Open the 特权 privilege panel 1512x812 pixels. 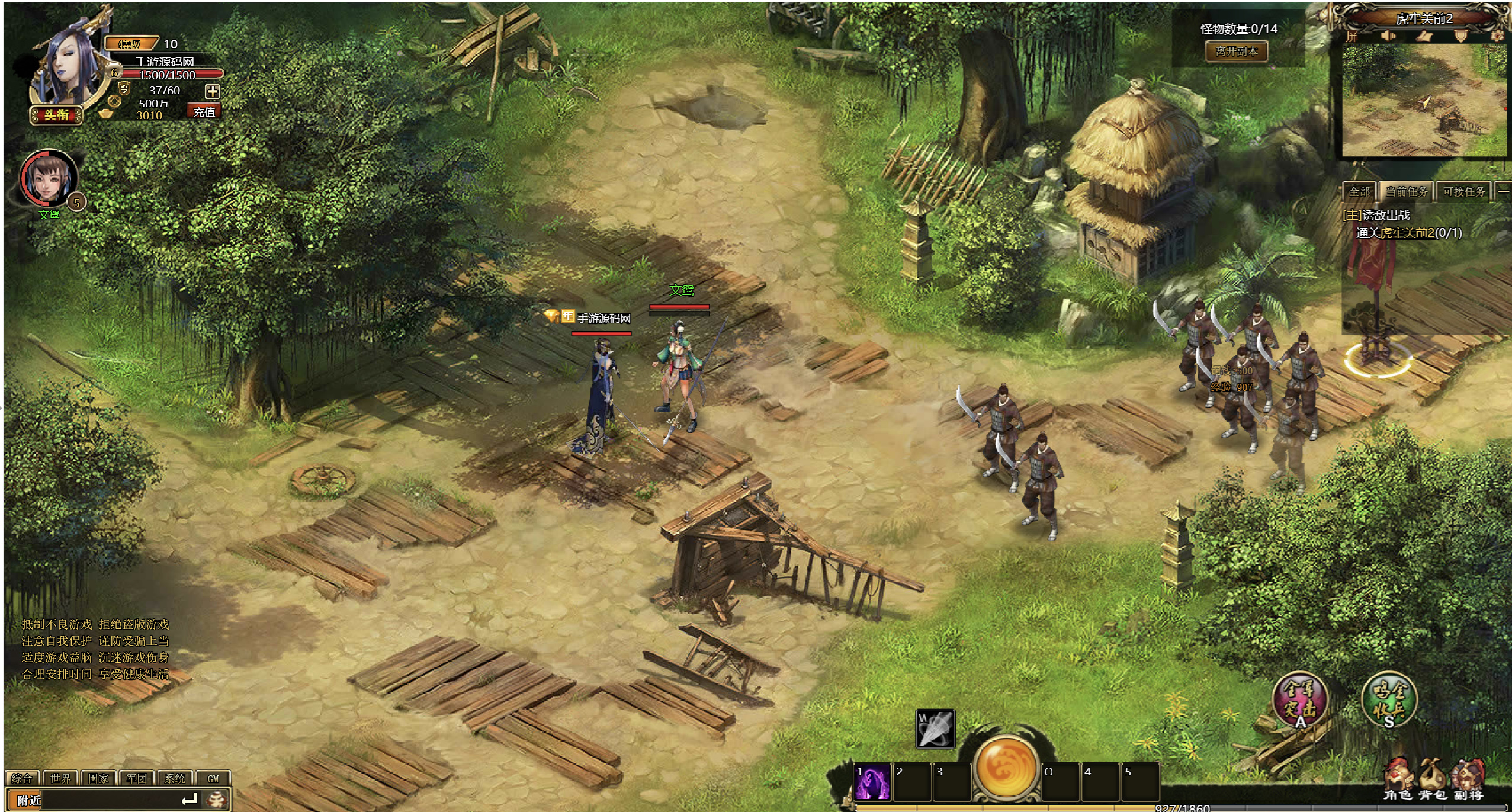click(130, 44)
